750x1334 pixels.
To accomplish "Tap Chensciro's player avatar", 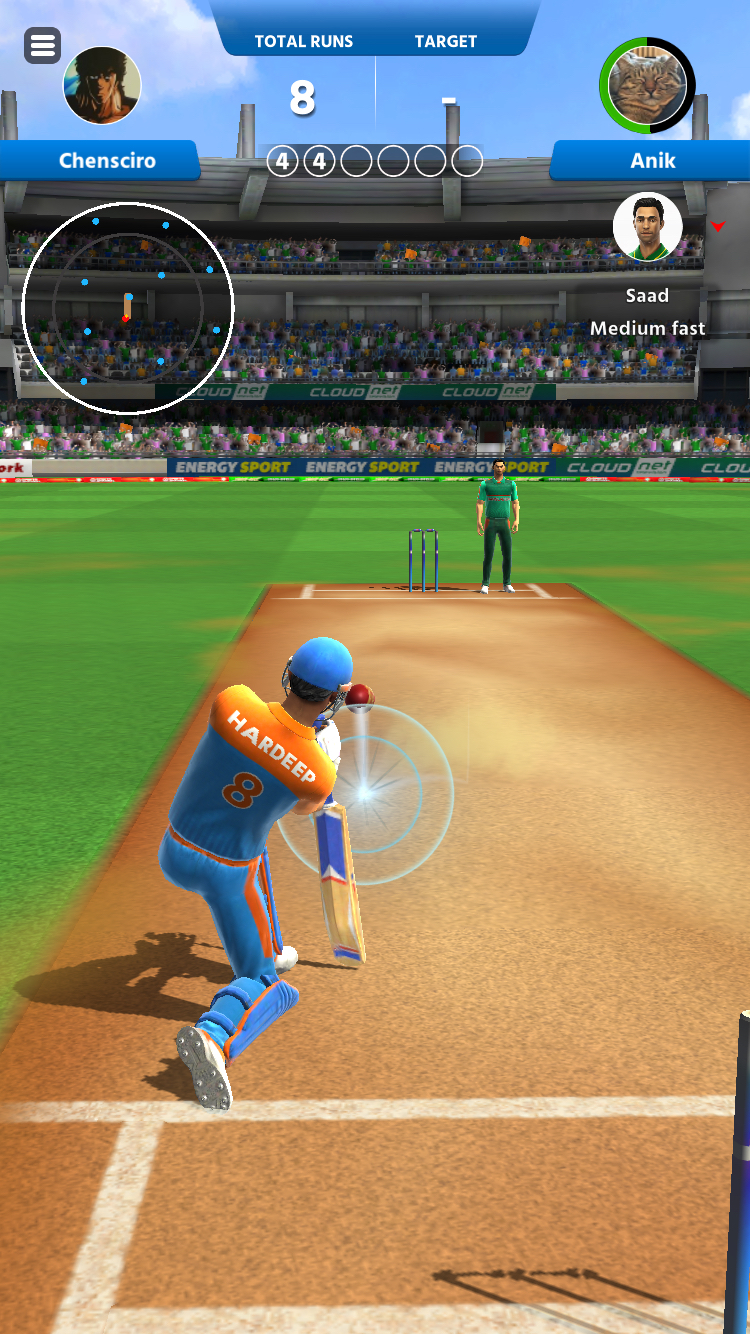I will (x=102, y=85).
